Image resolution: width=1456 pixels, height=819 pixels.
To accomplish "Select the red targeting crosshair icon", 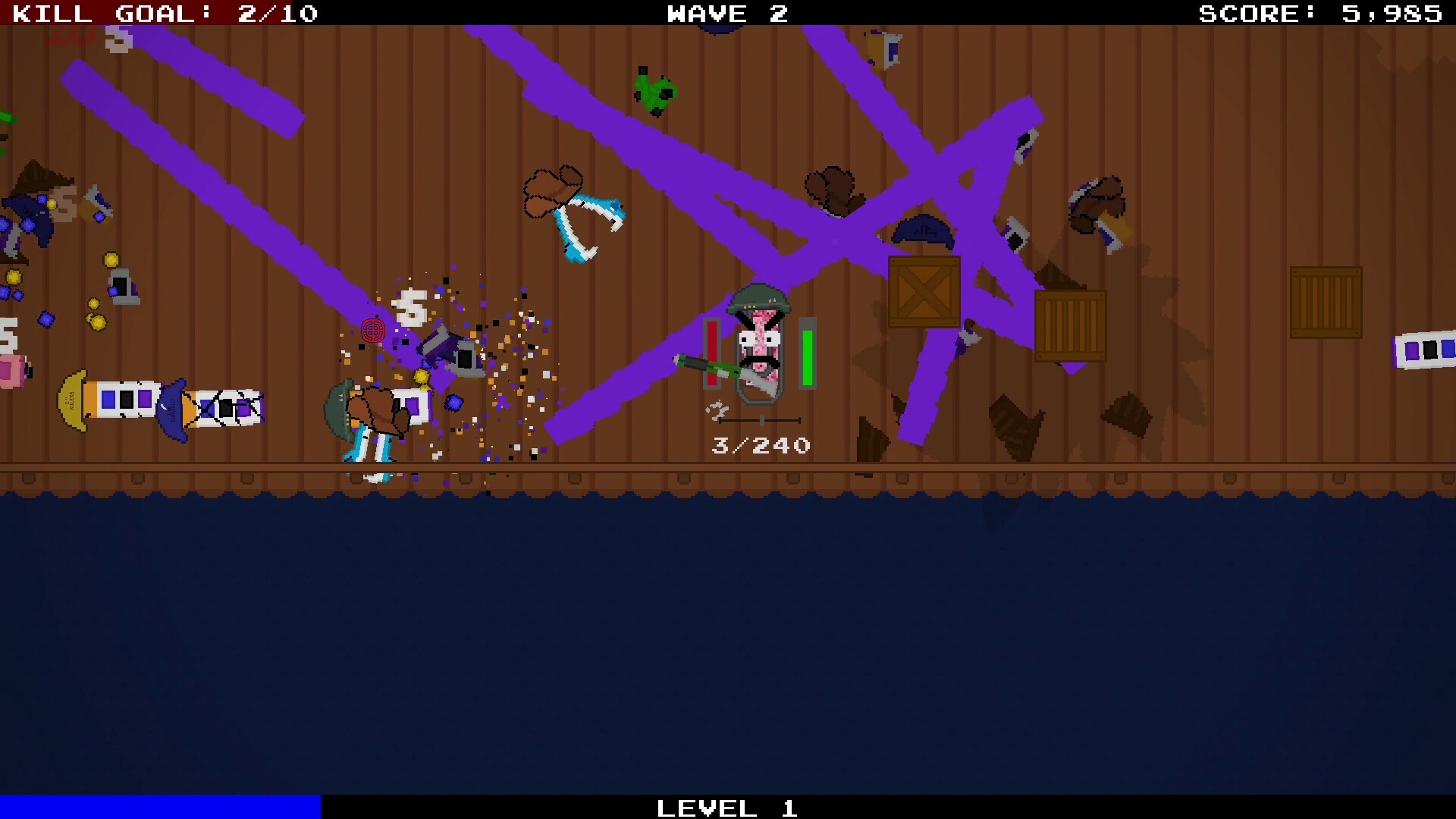I will click(x=372, y=331).
